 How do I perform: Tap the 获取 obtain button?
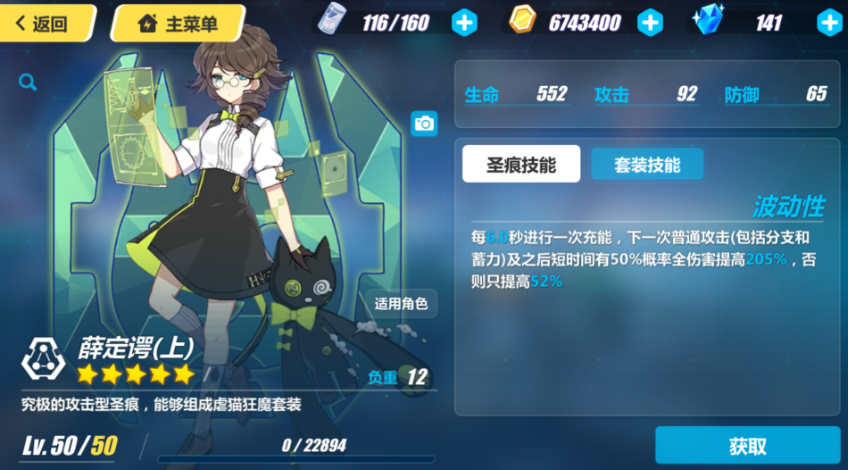(747, 446)
